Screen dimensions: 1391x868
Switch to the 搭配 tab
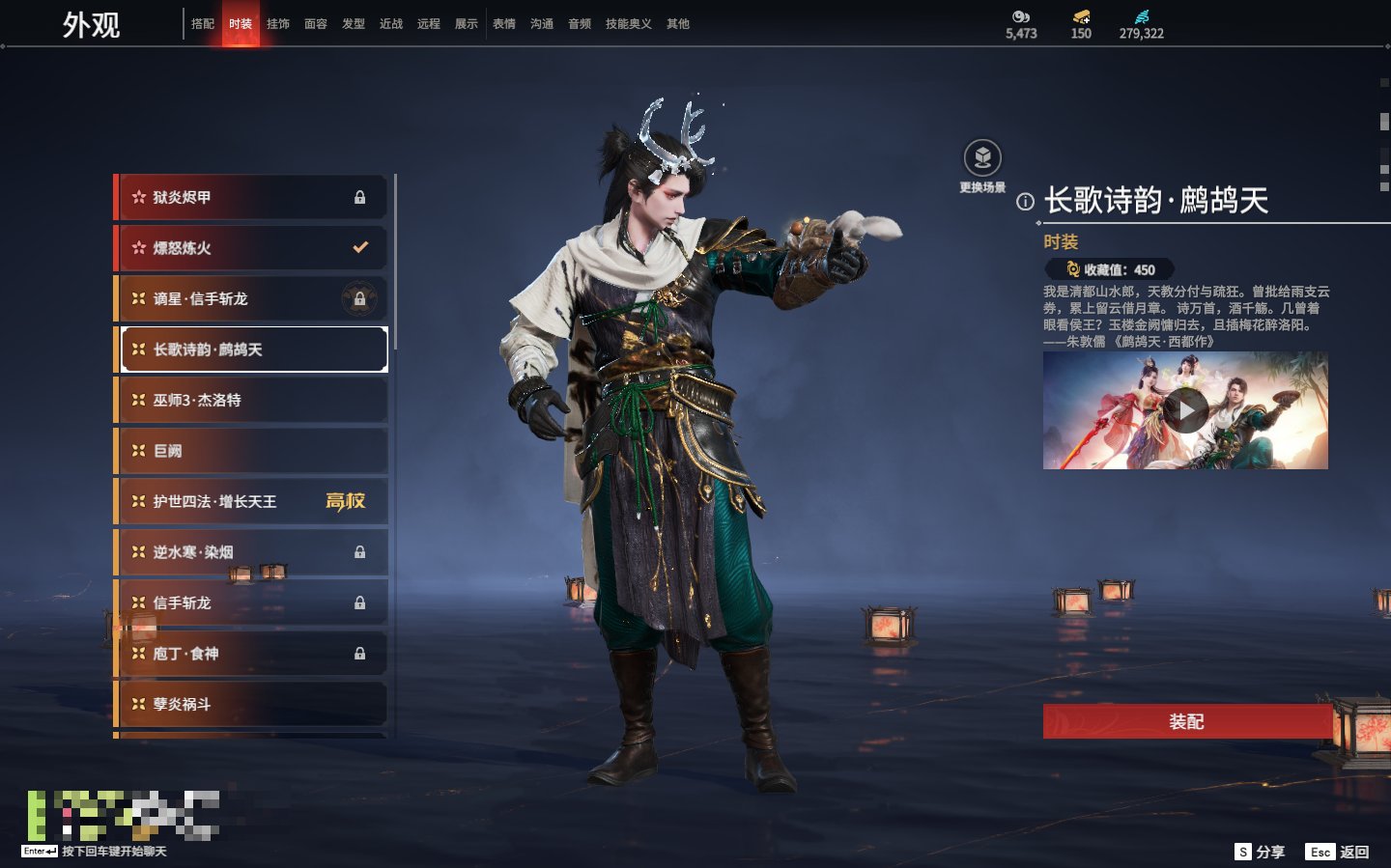[x=203, y=24]
